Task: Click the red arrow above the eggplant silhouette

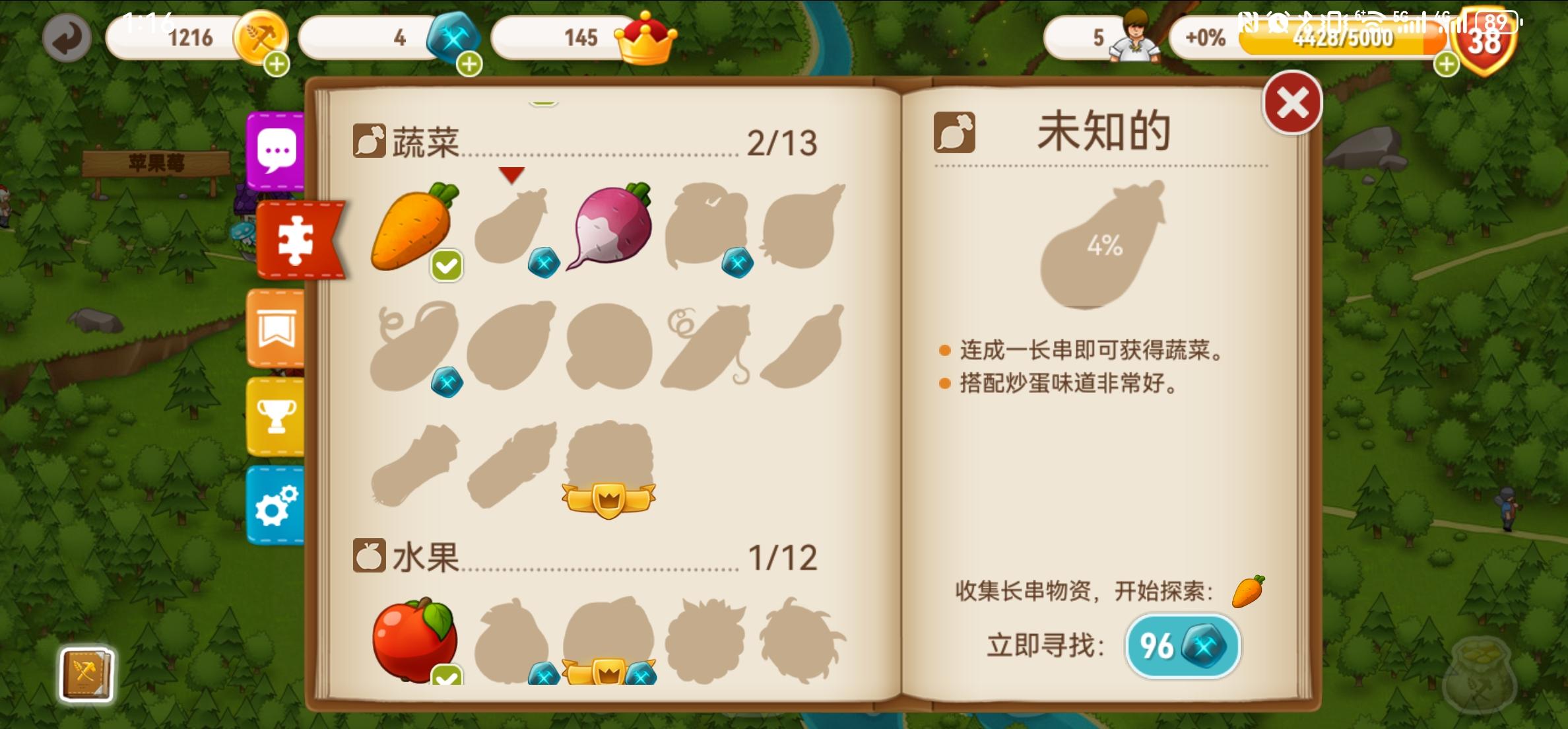Action: 511,175
